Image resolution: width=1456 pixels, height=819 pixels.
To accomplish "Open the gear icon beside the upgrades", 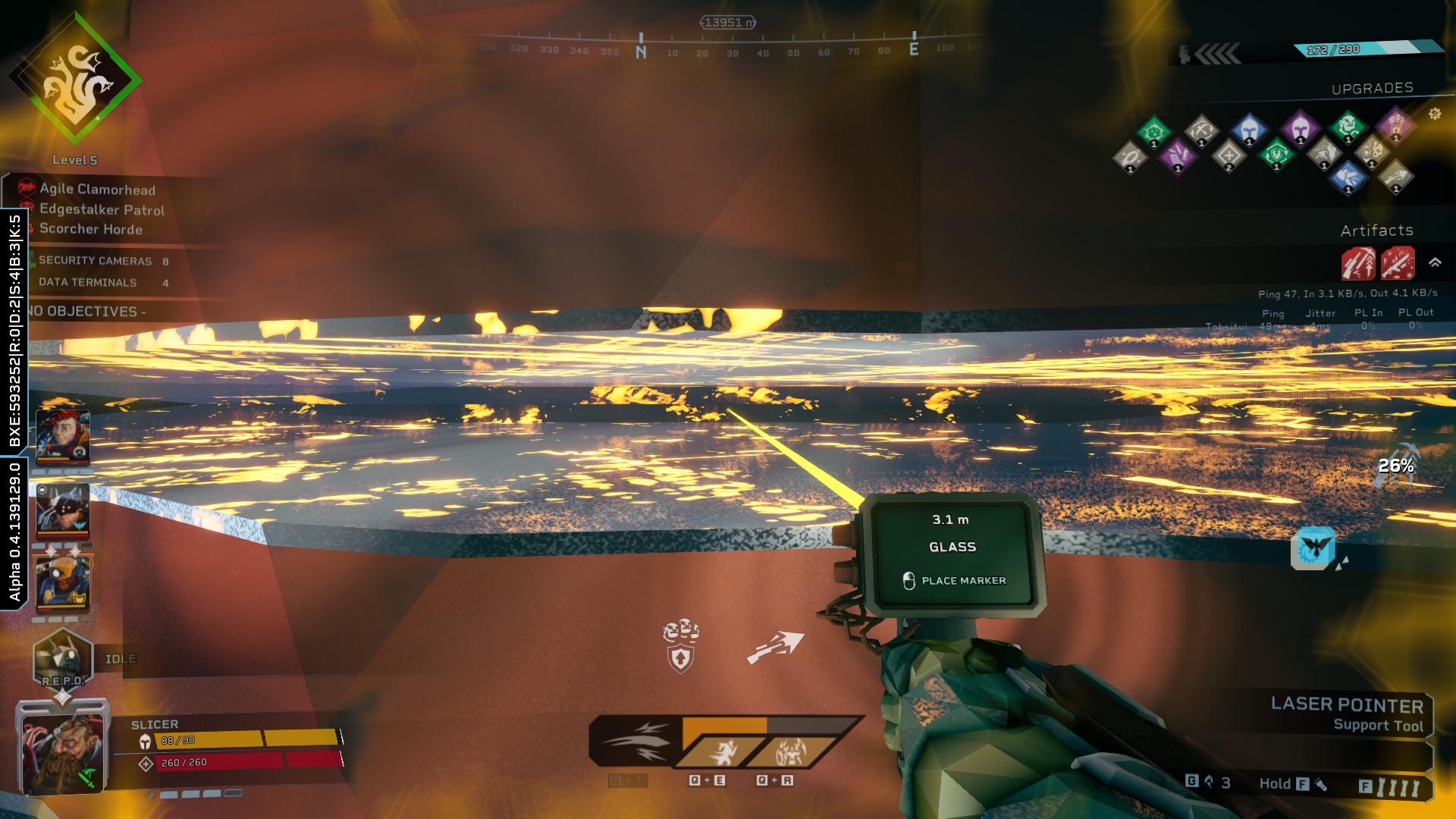I will click(x=1435, y=114).
